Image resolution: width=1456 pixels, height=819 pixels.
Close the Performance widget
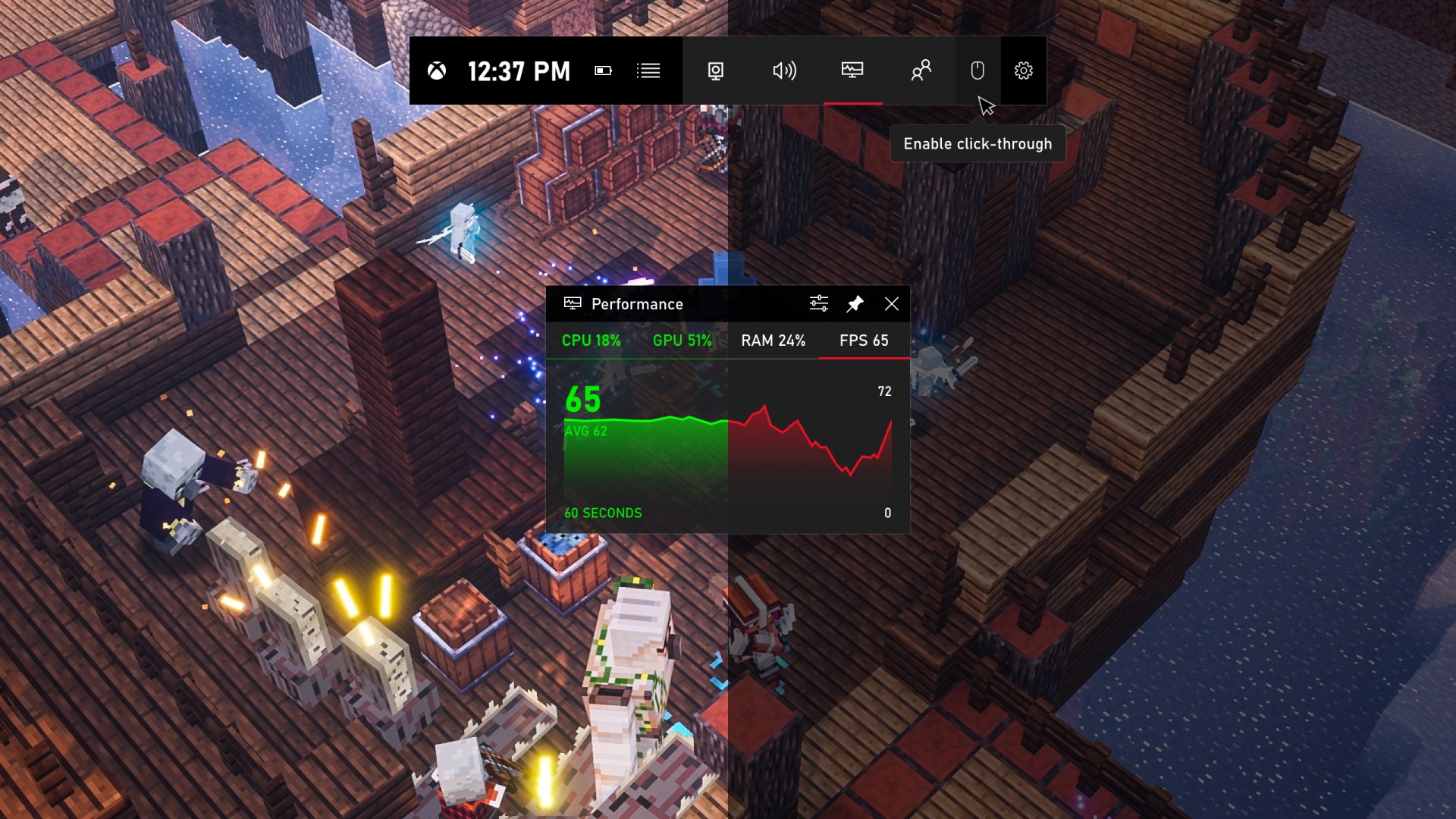(892, 303)
